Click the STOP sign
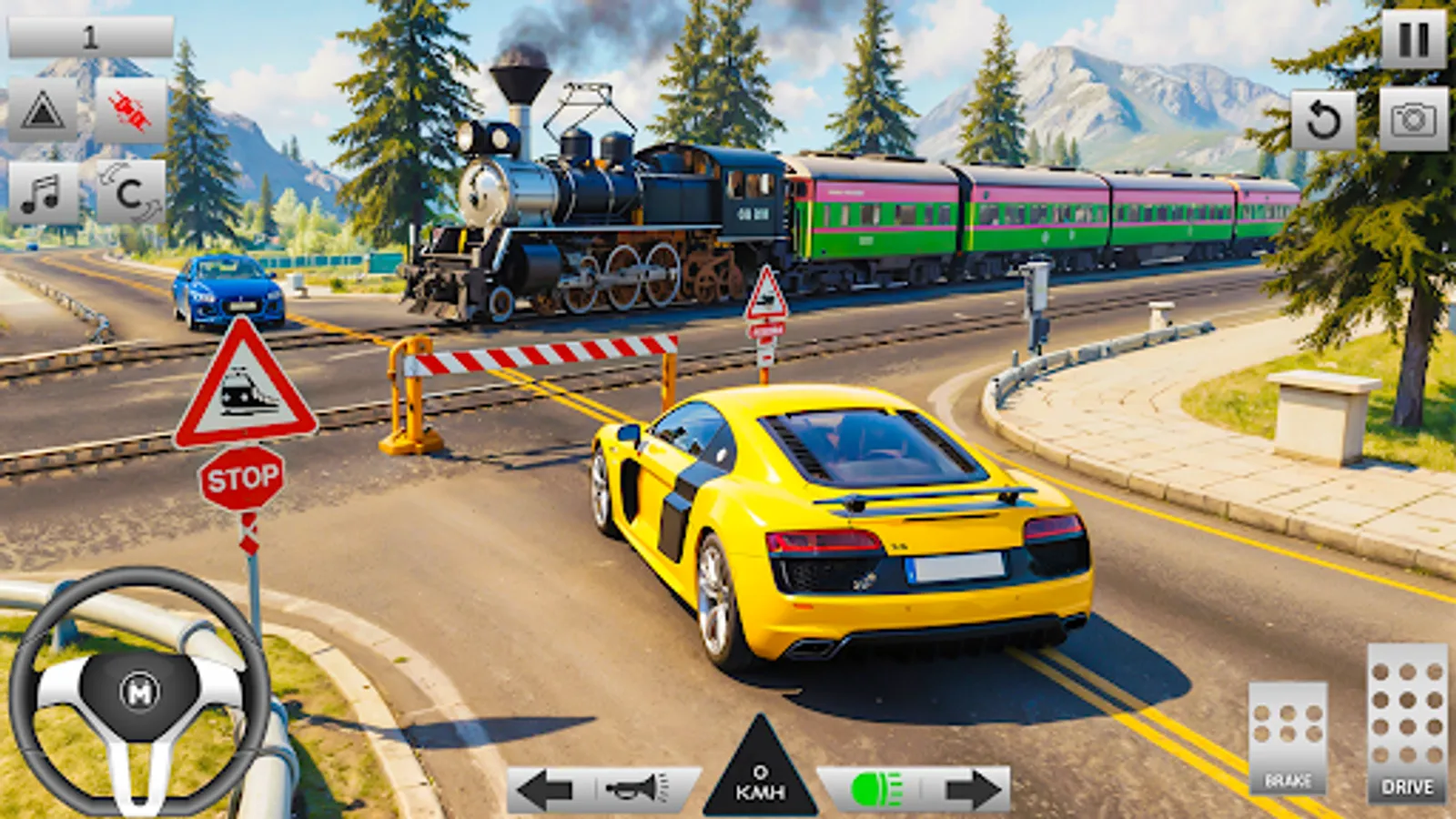 coord(244,477)
